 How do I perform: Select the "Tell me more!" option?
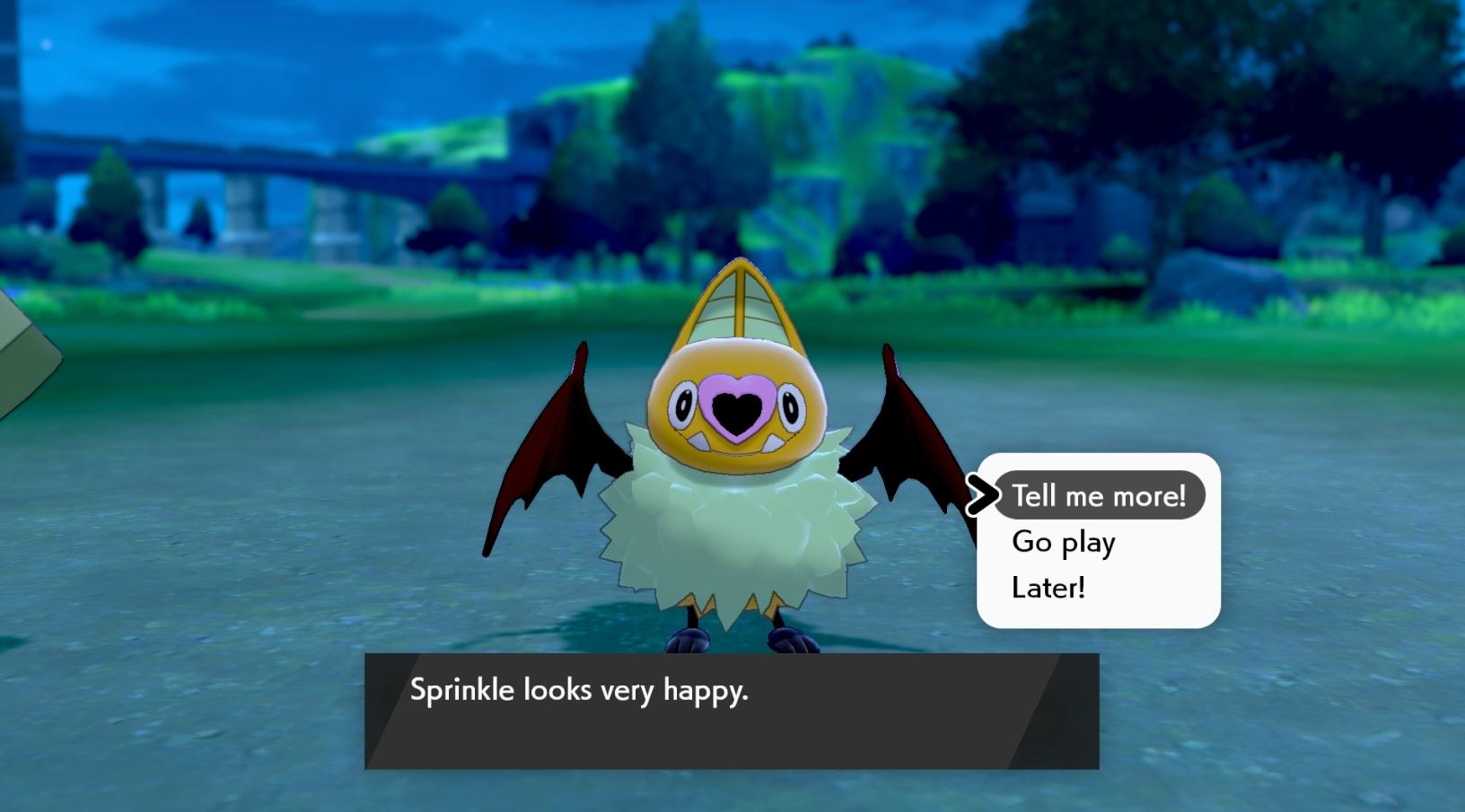click(1099, 494)
